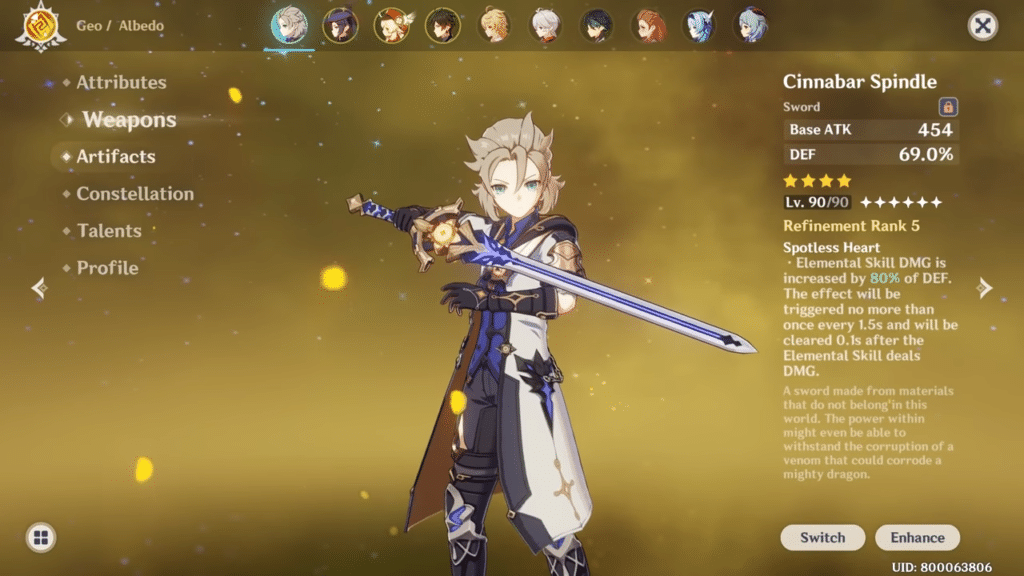Image resolution: width=1024 pixels, height=576 pixels.
Task: Switch the equipped Cinnabar Spindle weapon
Action: pyautogui.click(x=822, y=537)
